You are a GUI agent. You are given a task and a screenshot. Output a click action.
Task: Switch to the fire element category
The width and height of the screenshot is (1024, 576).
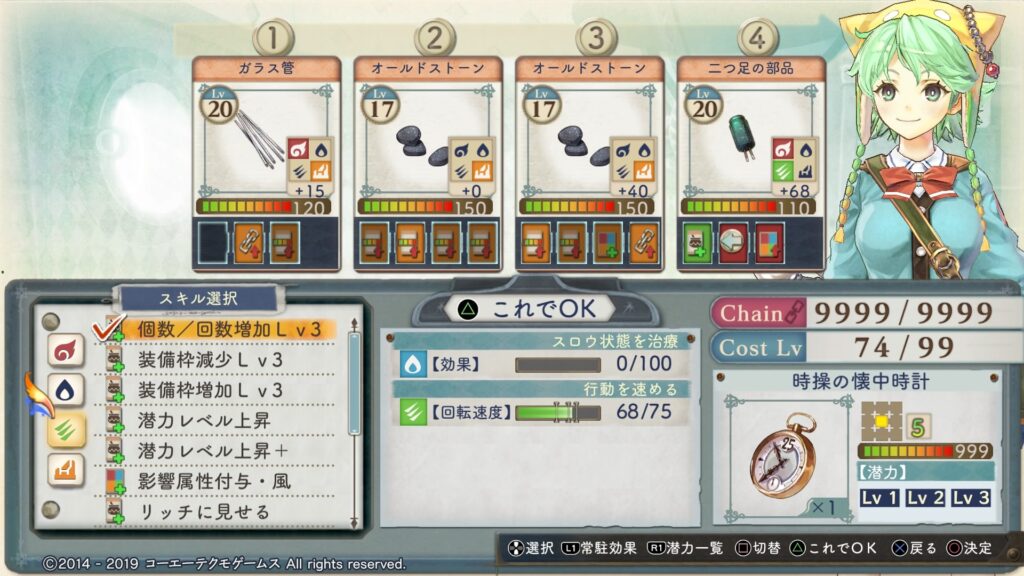66,350
